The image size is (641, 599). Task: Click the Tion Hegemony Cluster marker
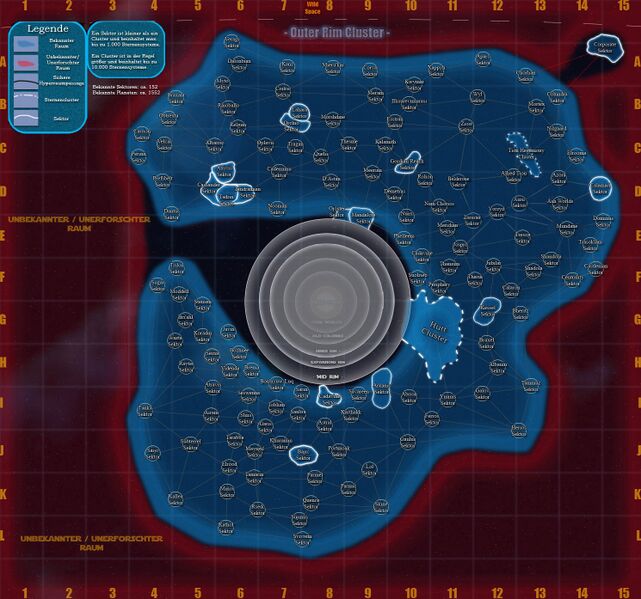tap(524, 150)
